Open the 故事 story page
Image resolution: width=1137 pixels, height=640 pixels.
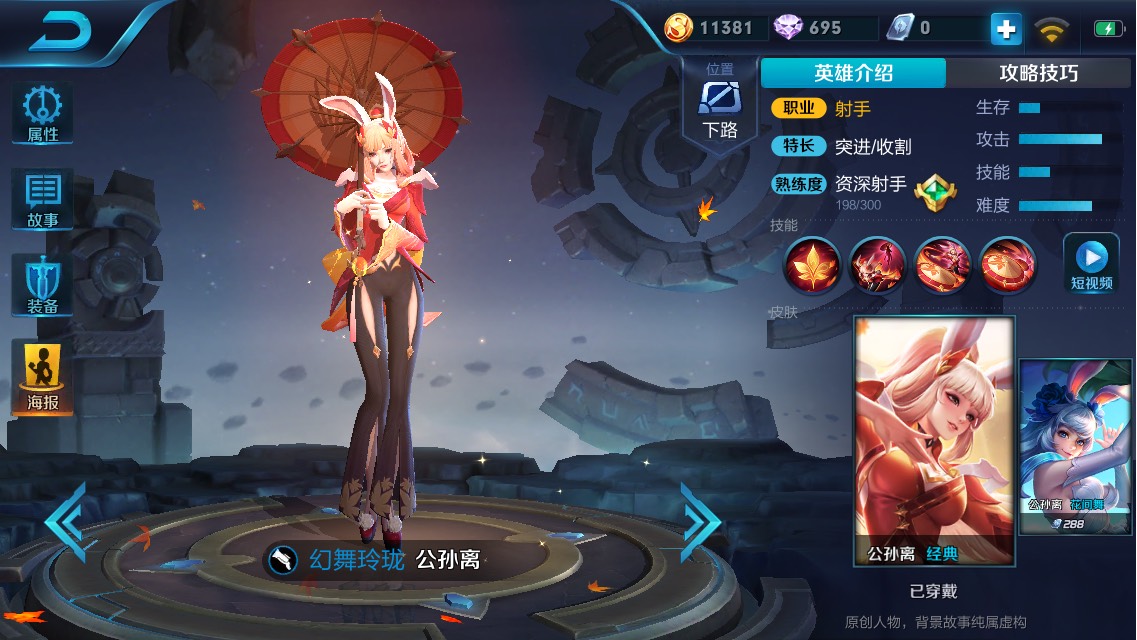pyautogui.click(x=42, y=200)
